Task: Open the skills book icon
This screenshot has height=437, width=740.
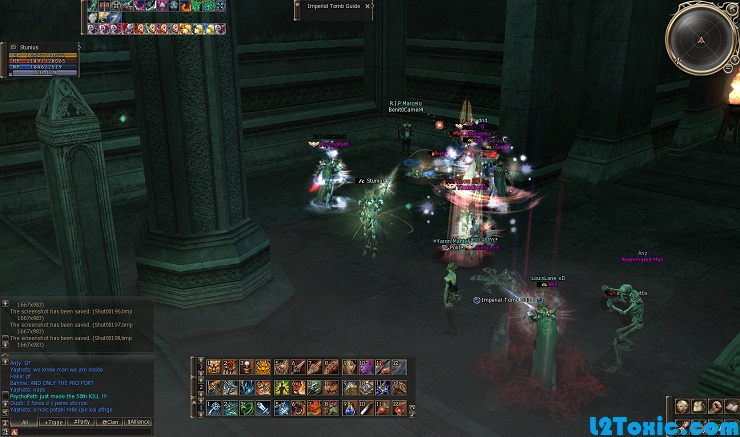Action: click(x=732, y=406)
